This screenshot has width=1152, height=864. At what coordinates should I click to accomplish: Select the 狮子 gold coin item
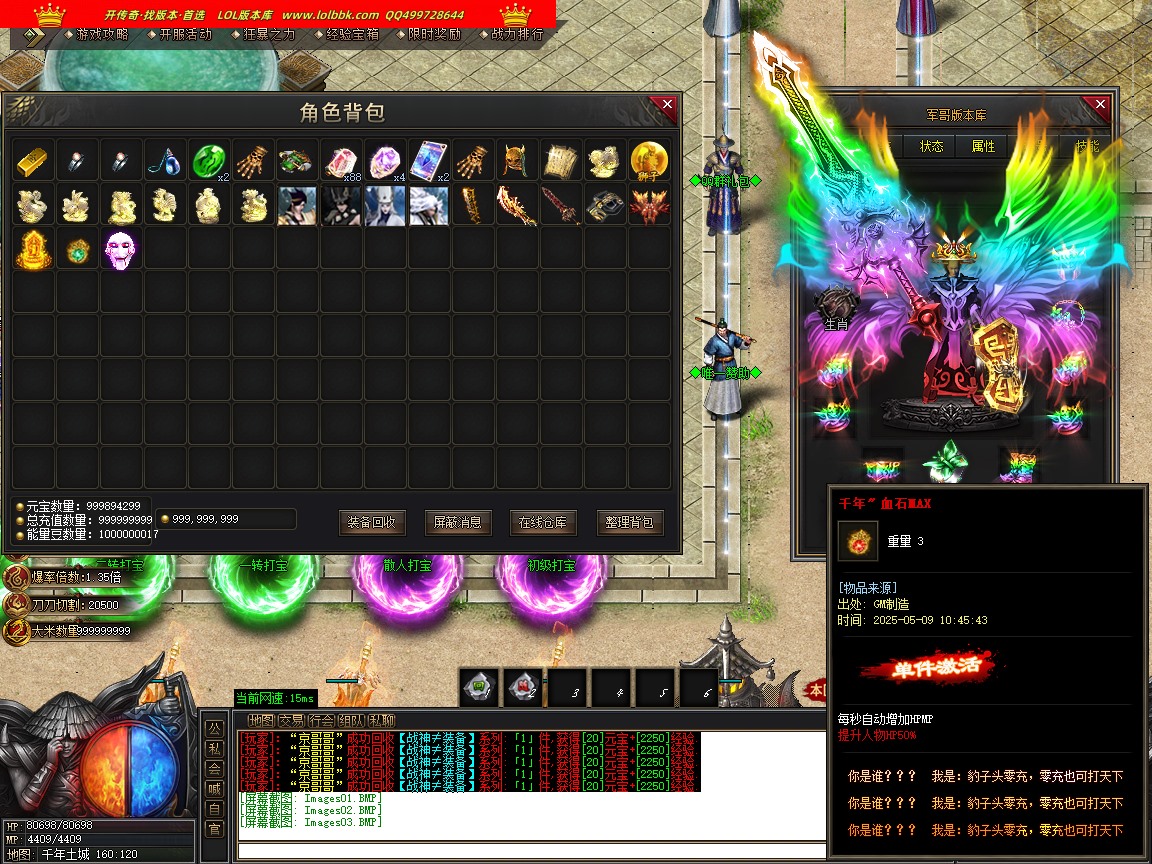pyautogui.click(x=648, y=160)
